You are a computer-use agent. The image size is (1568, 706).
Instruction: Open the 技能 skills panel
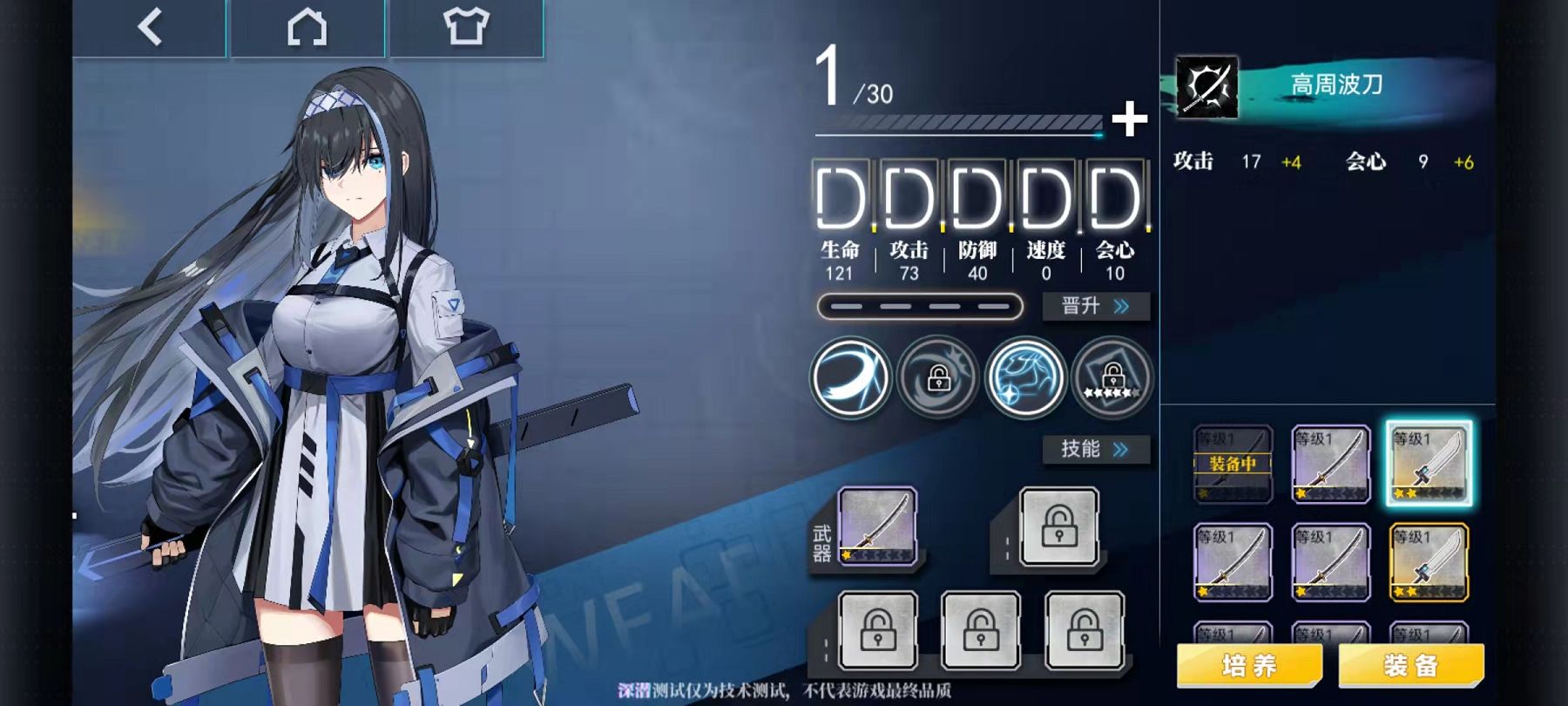[1096, 449]
